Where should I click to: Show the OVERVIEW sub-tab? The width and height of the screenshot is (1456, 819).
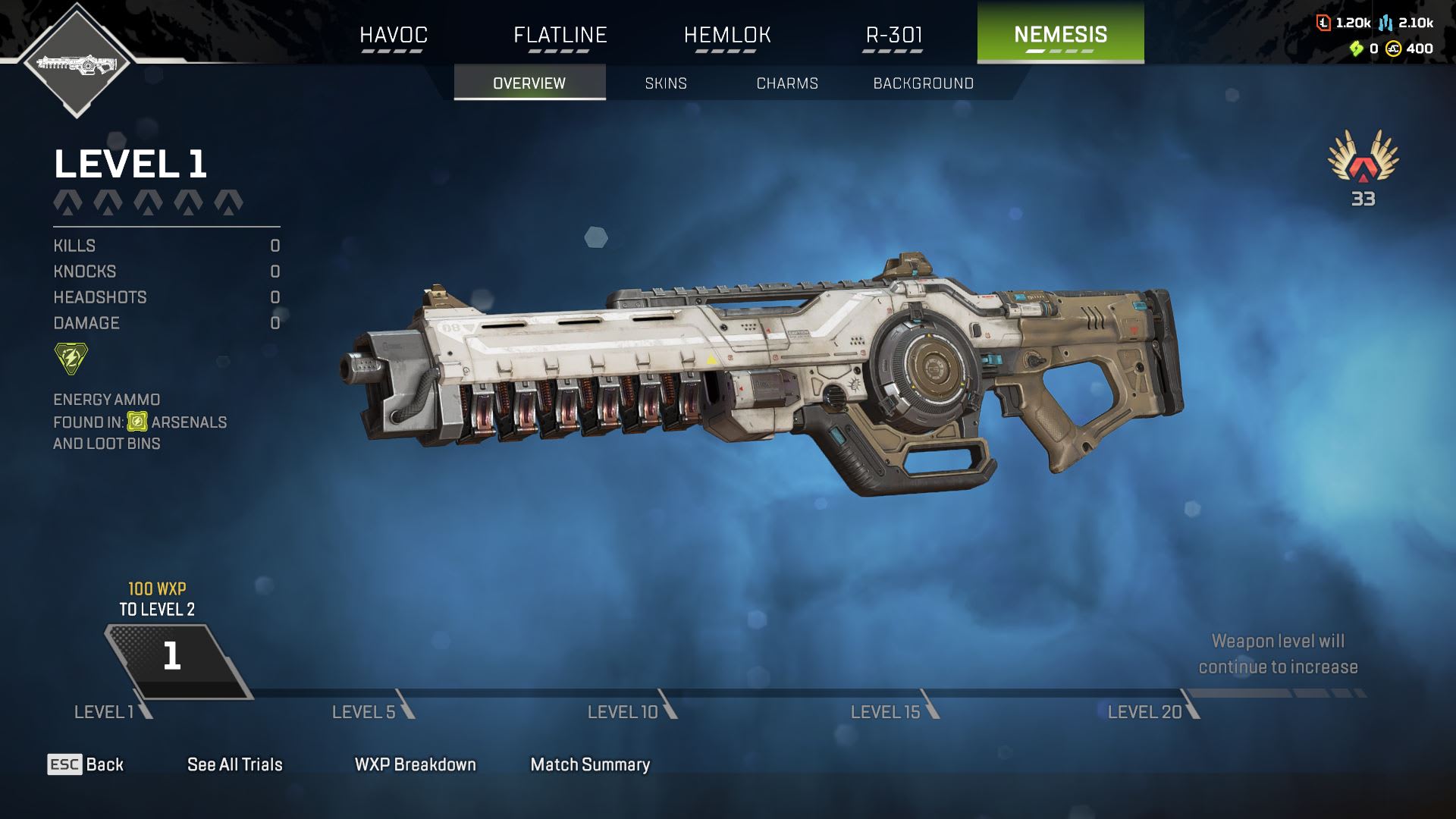[x=529, y=83]
